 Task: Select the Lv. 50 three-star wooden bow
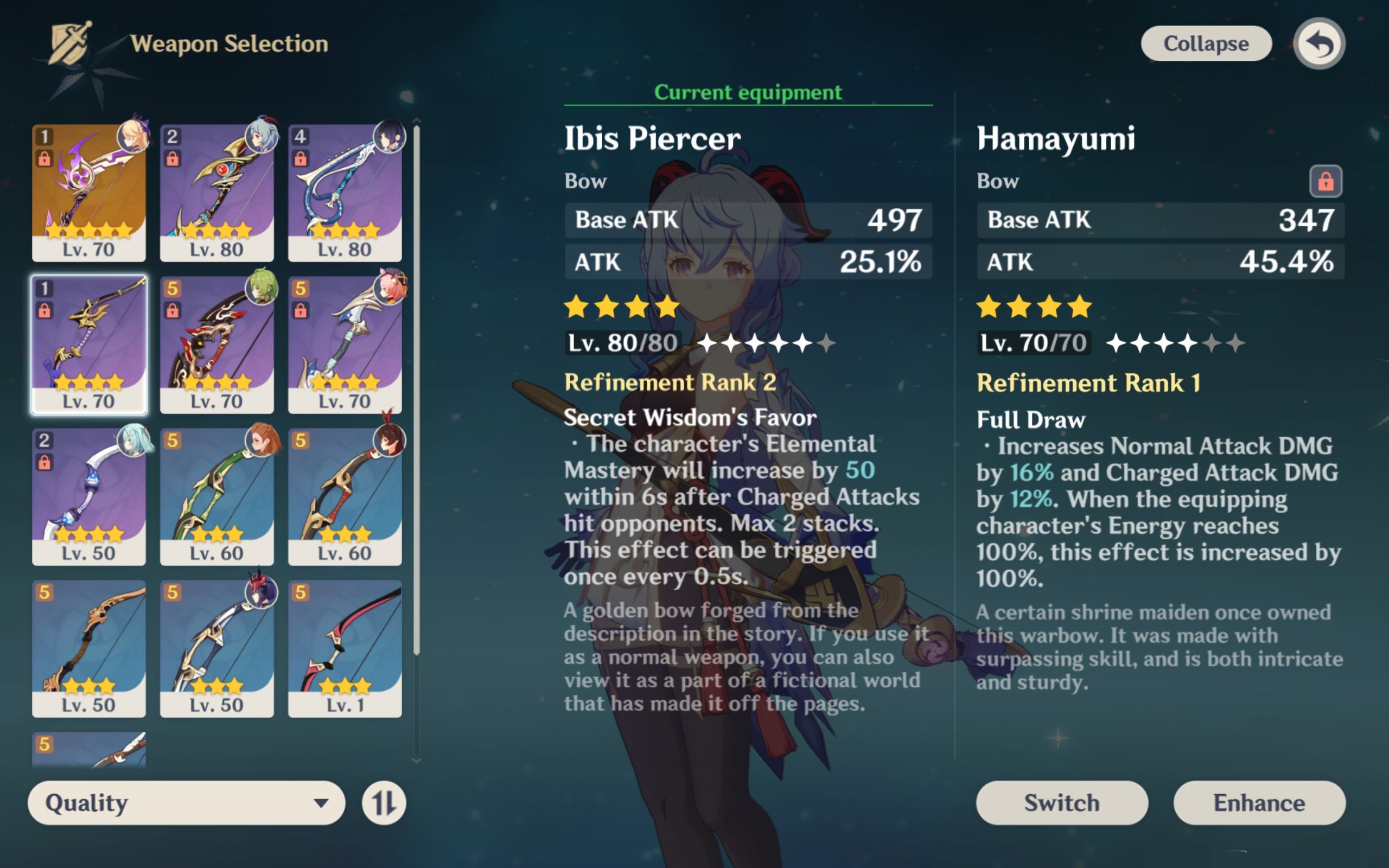tap(89, 649)
